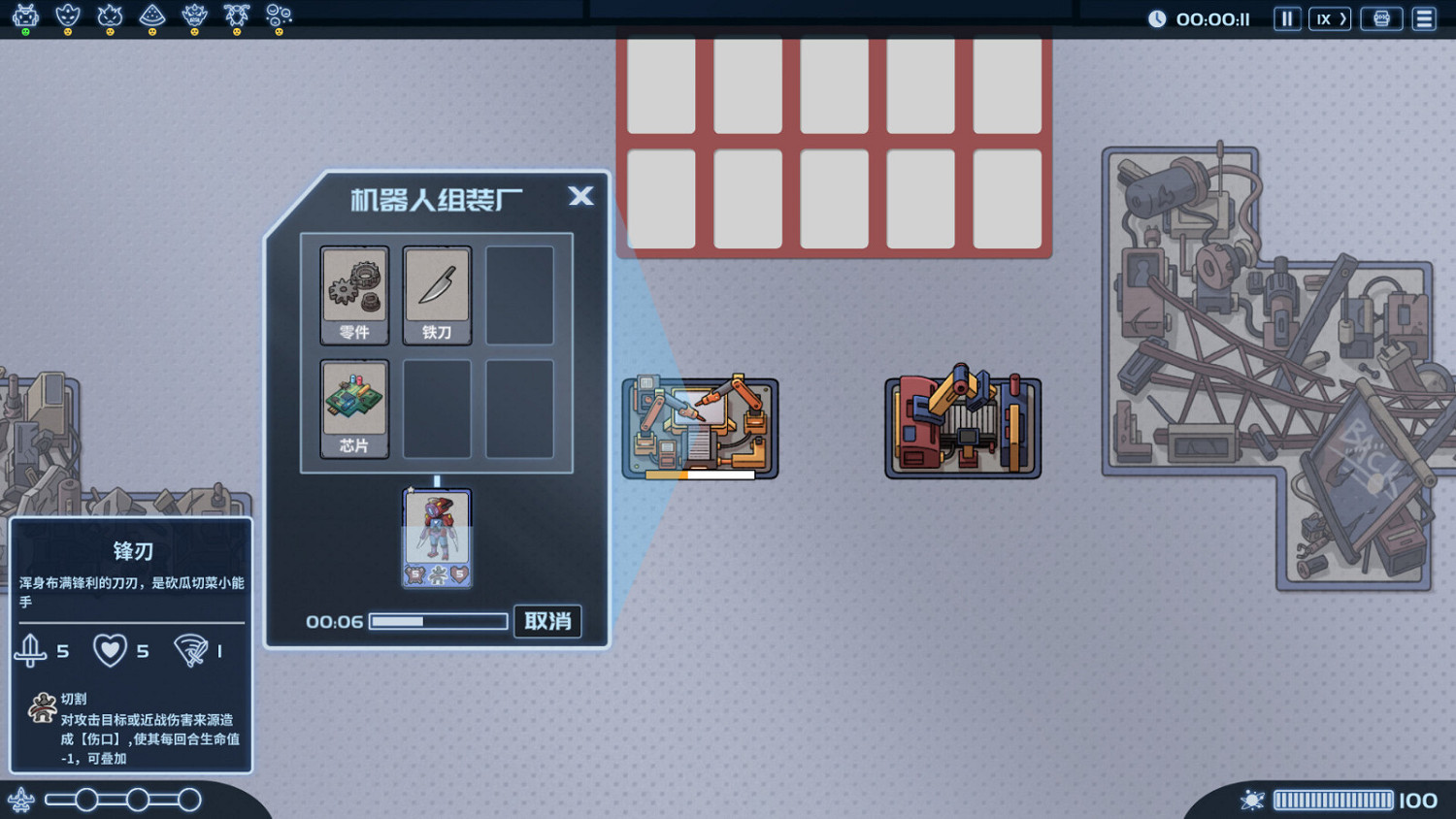This screenshot has height=819, width=1456.
Task: Open the hamburger menu at top right
Action: coord(1424,17)
